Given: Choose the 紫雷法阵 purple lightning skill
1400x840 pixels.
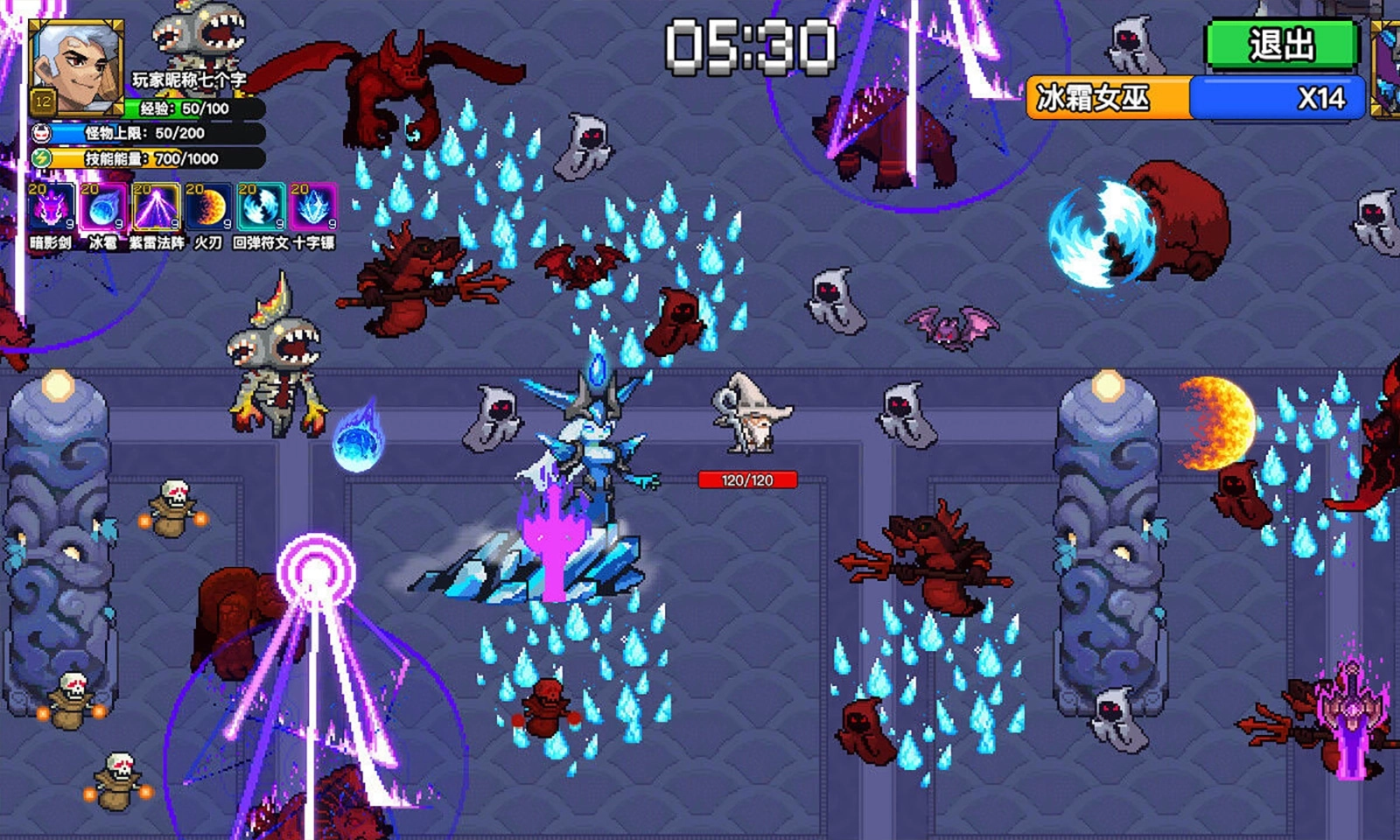Looking at the screenshot, I should point(156,208).
